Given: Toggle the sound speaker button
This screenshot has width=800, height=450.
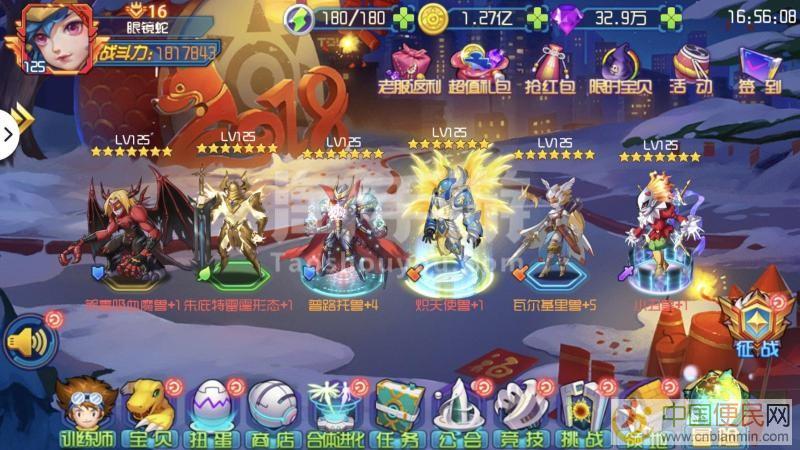Looking at the screenshot, I should [x=26, y=343].
